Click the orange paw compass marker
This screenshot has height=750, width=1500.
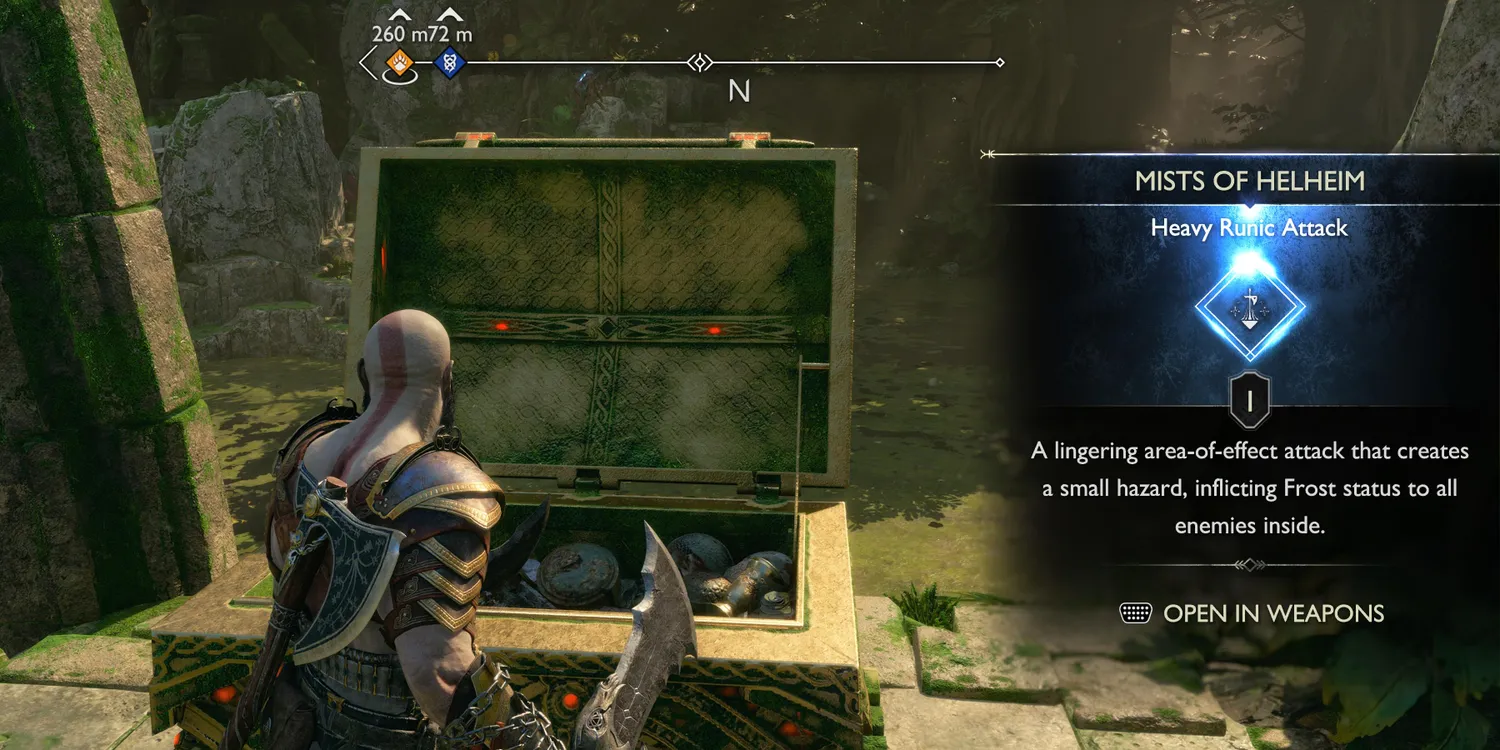click(x=399, y=64)
